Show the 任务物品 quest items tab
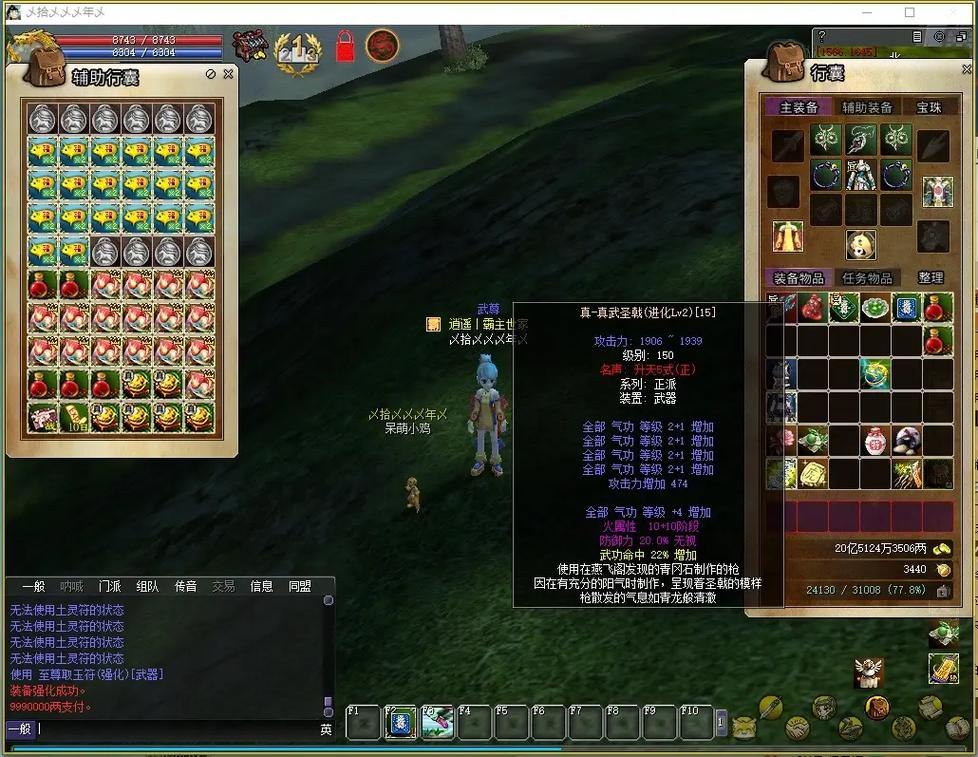Image resolution: width=978 pixels, height=757 pixels. (867, 278)
